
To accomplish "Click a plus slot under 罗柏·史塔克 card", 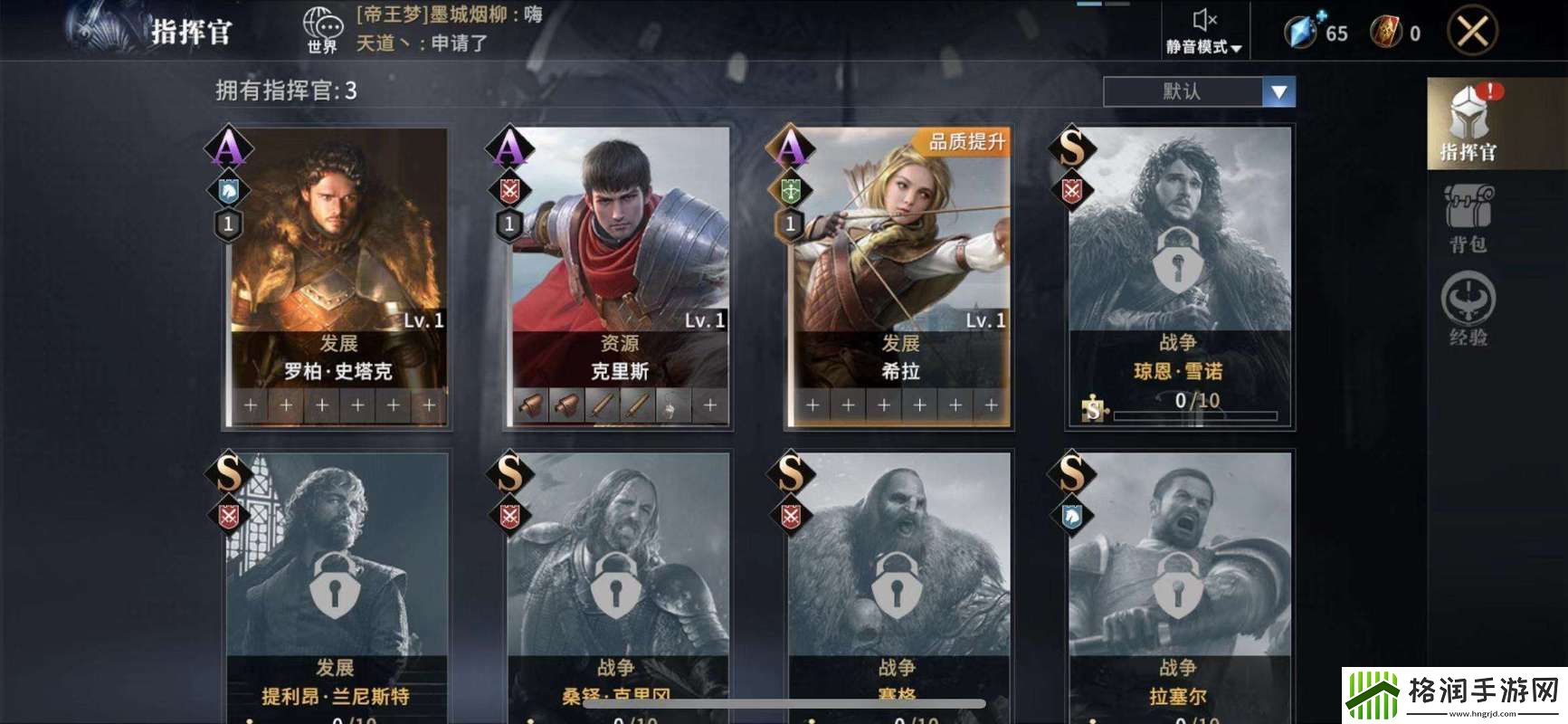I will pos(250,405).
